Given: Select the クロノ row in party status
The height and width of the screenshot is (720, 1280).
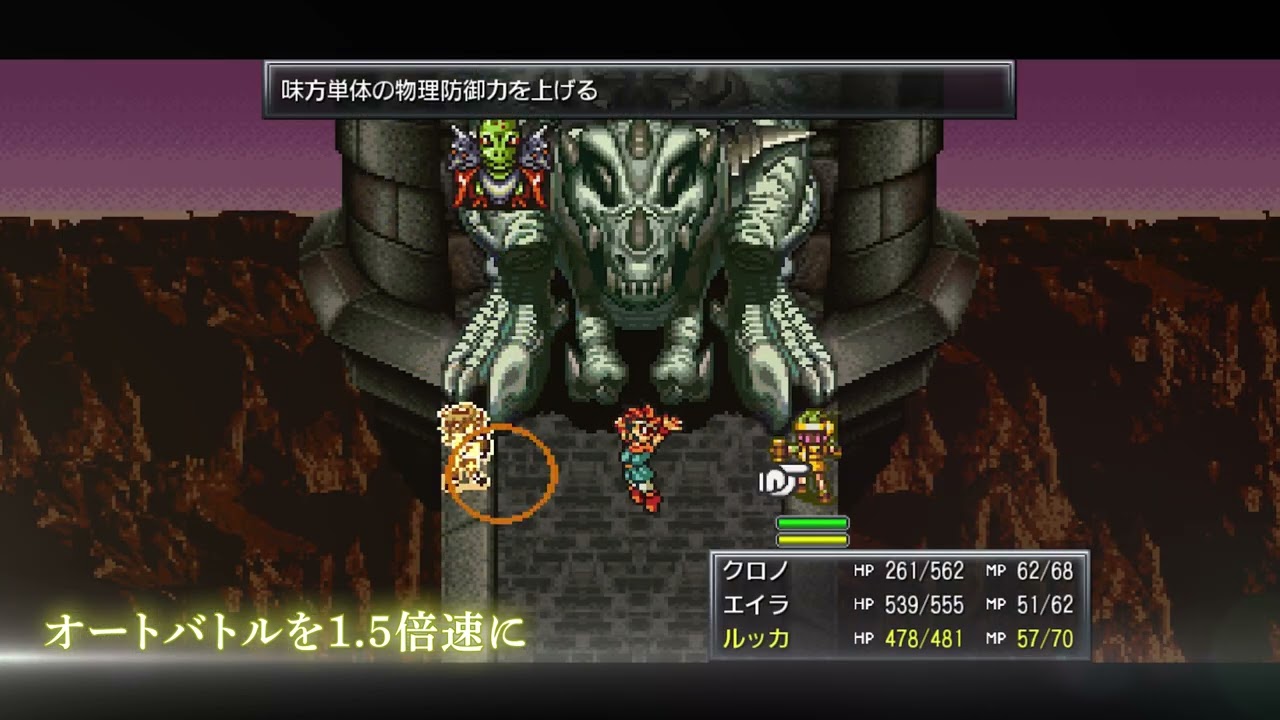Looking at the screenshot, I should point(897,571).
